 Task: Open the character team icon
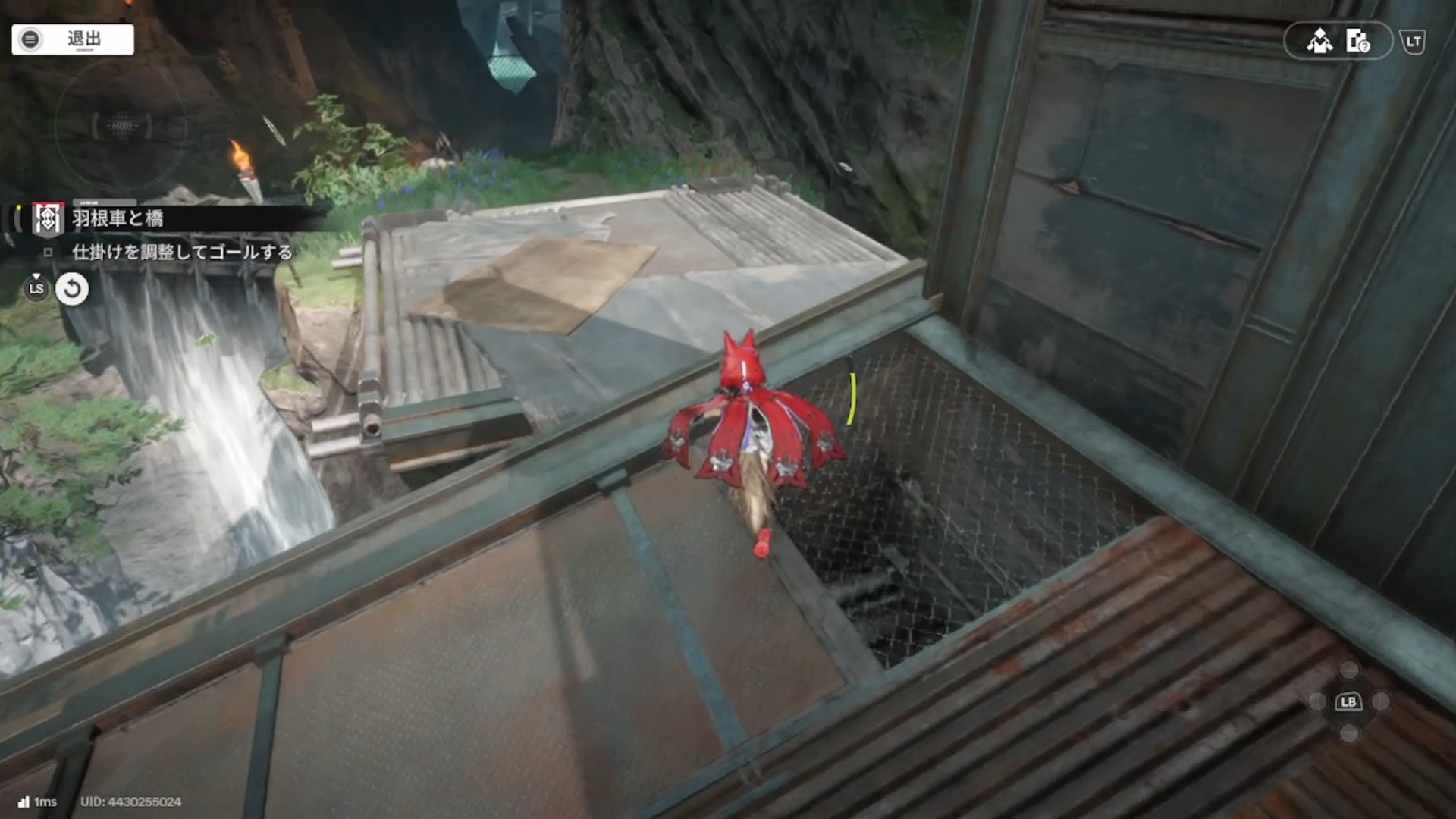pyautogui.click(x=1319, y=41)
